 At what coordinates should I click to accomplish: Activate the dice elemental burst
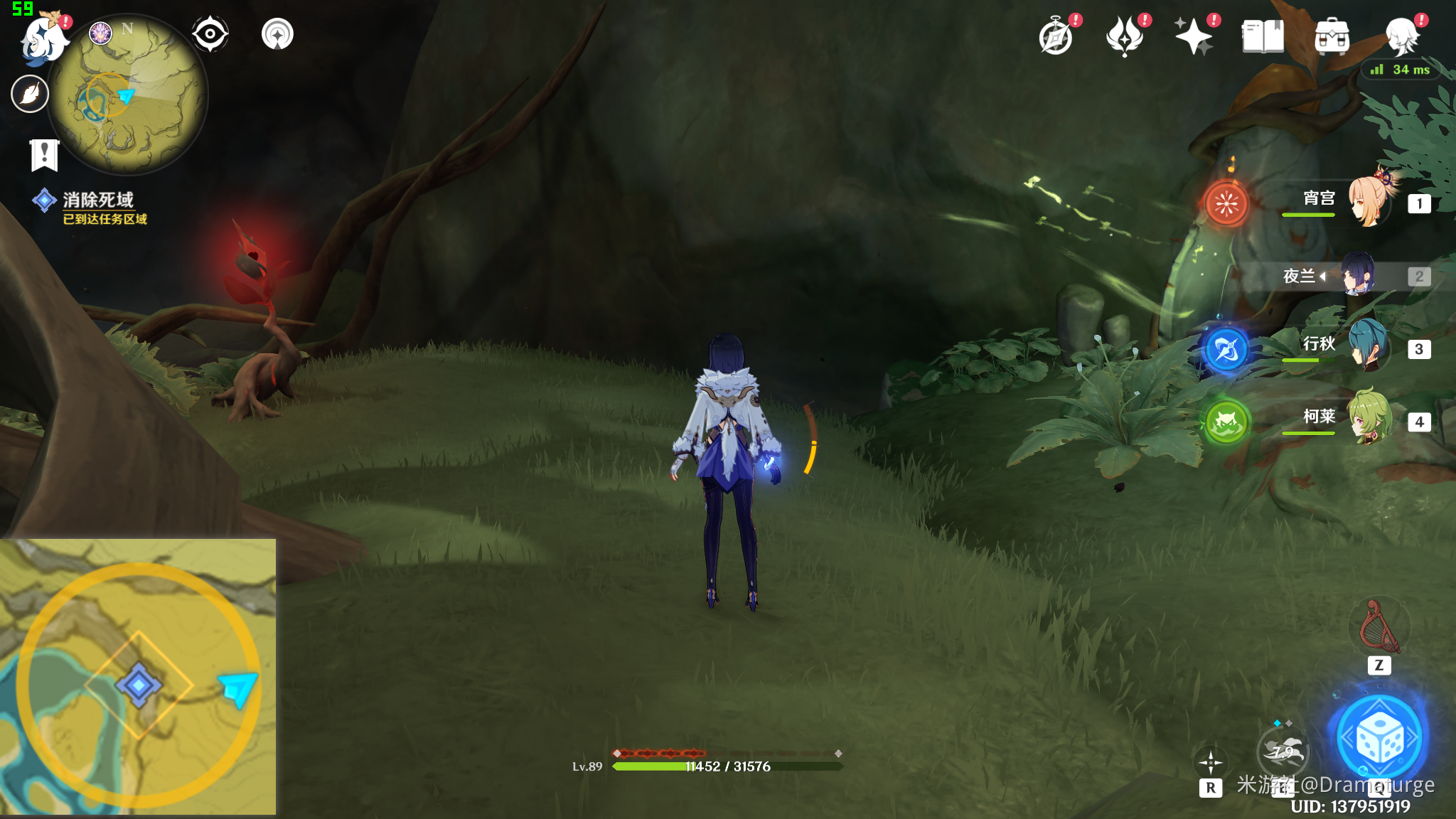[1379, 739]
